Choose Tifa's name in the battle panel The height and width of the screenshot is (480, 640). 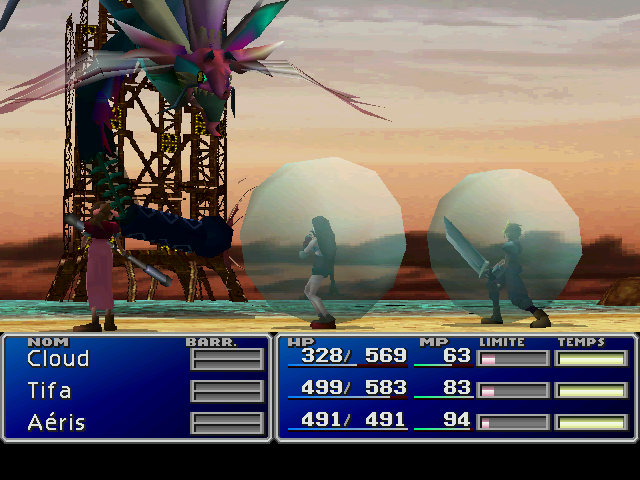click(x=49, y=391)
